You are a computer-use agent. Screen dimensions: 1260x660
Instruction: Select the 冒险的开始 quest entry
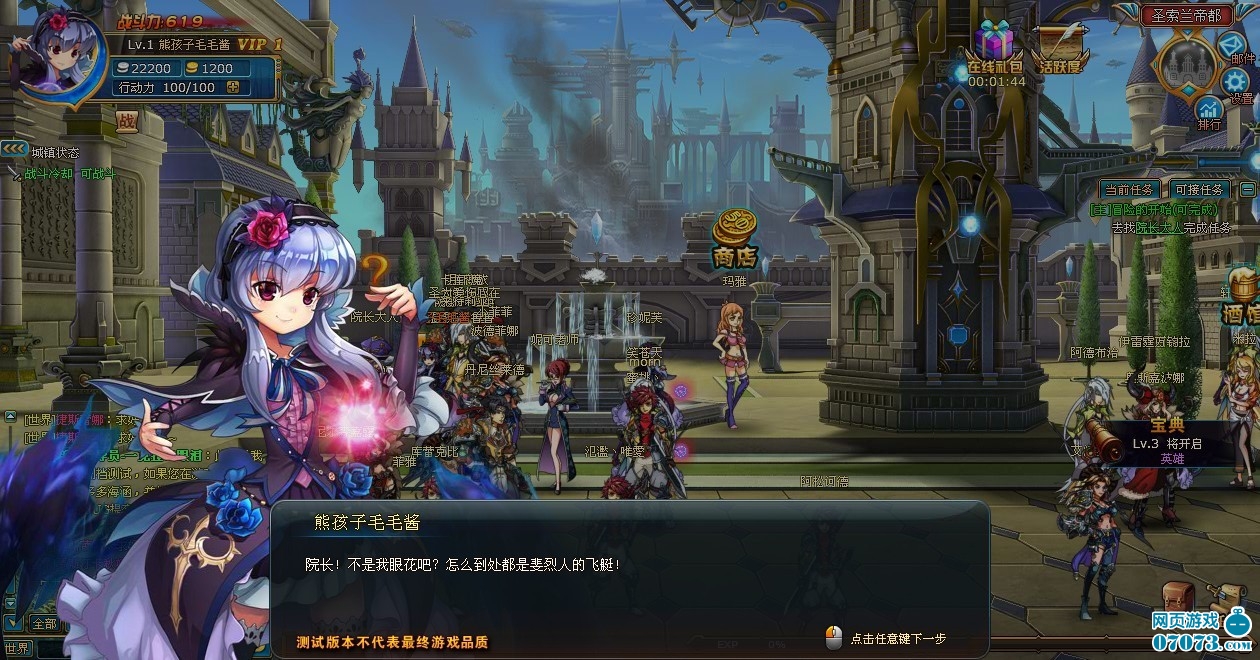pos(1155,210)
